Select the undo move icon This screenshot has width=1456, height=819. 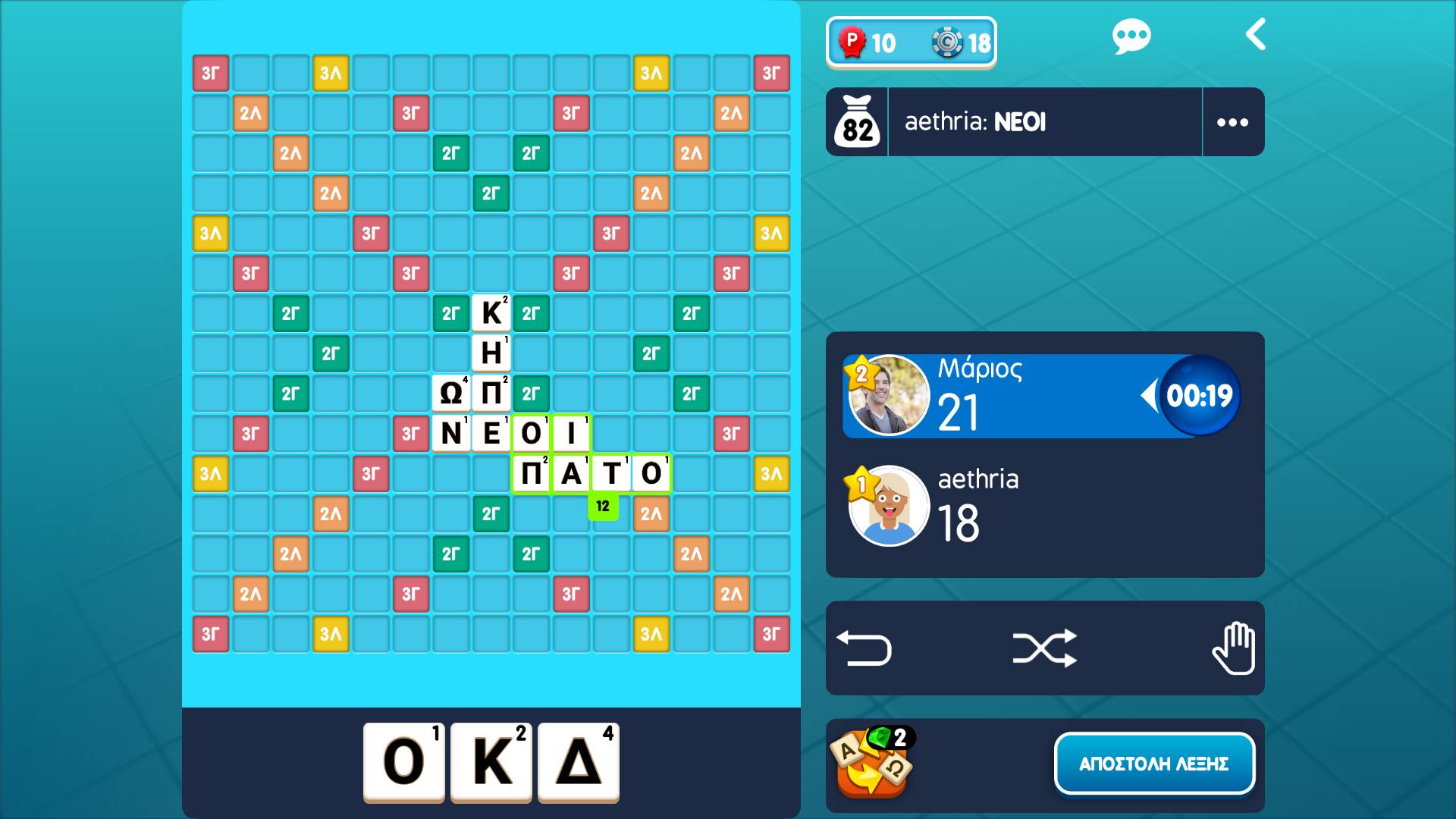coord(864,648)
